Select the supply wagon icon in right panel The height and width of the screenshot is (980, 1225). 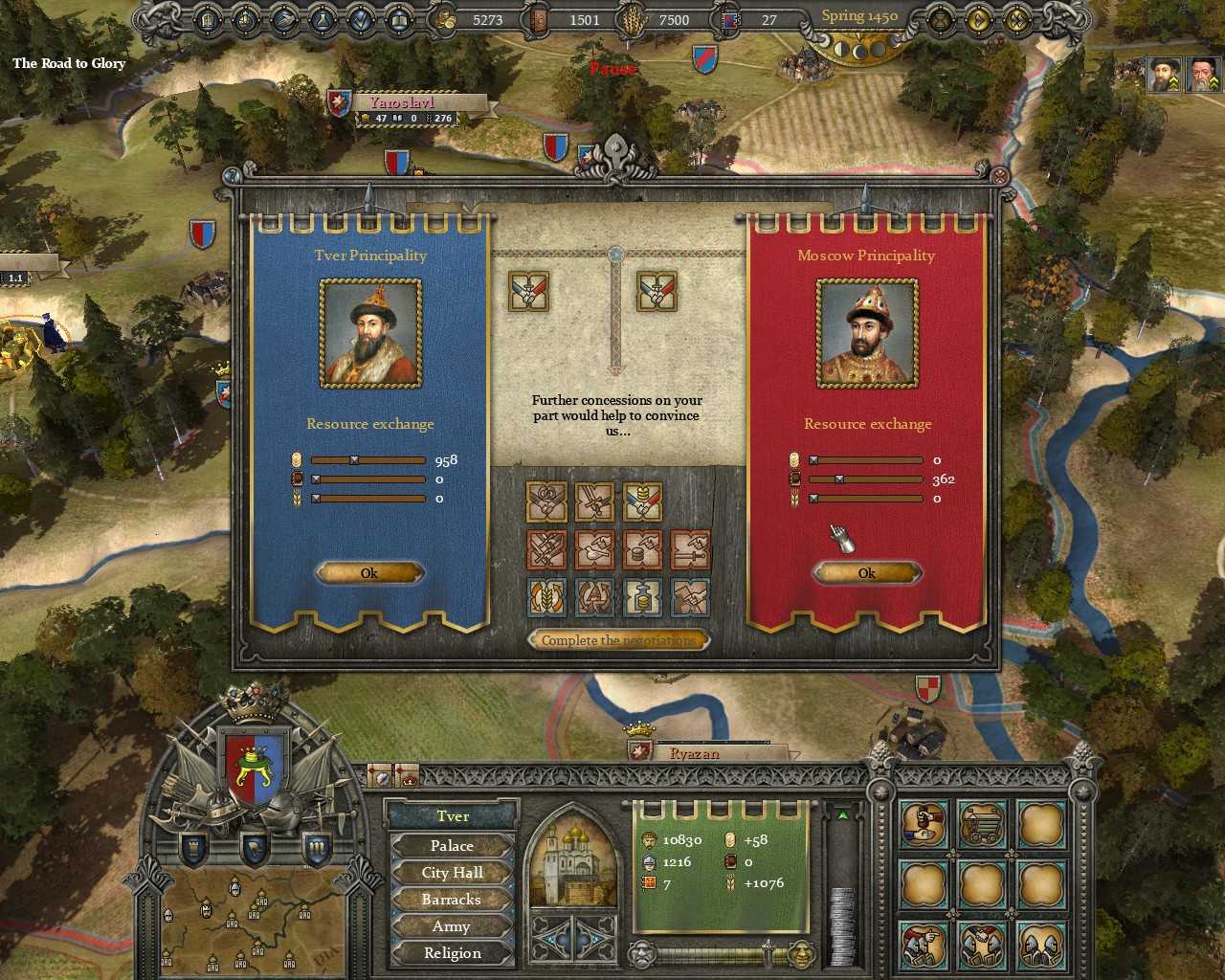coord(983,824)
